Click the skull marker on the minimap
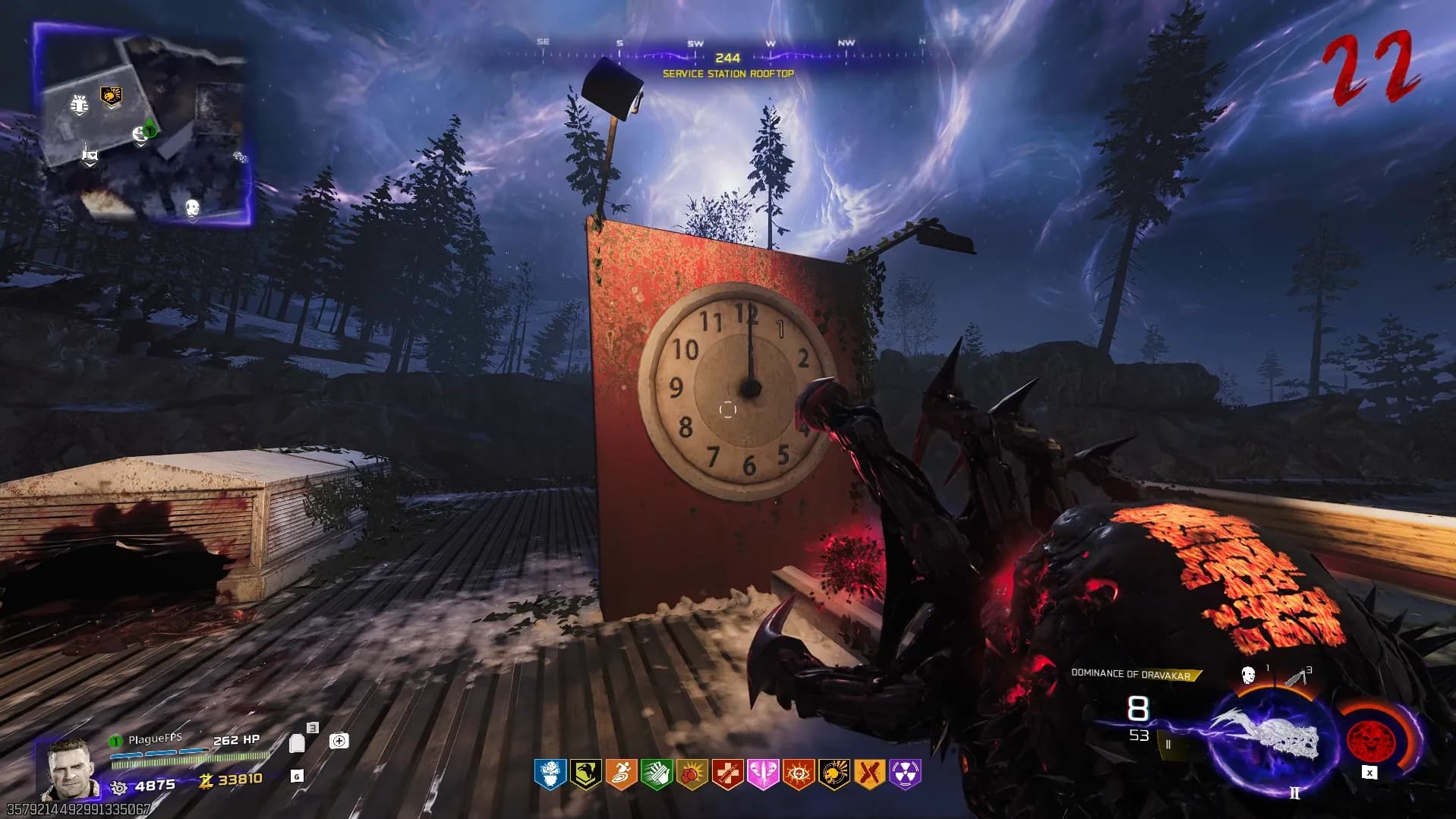The width and height of the screenshot is (1456, 819). [x=193, y=206]
